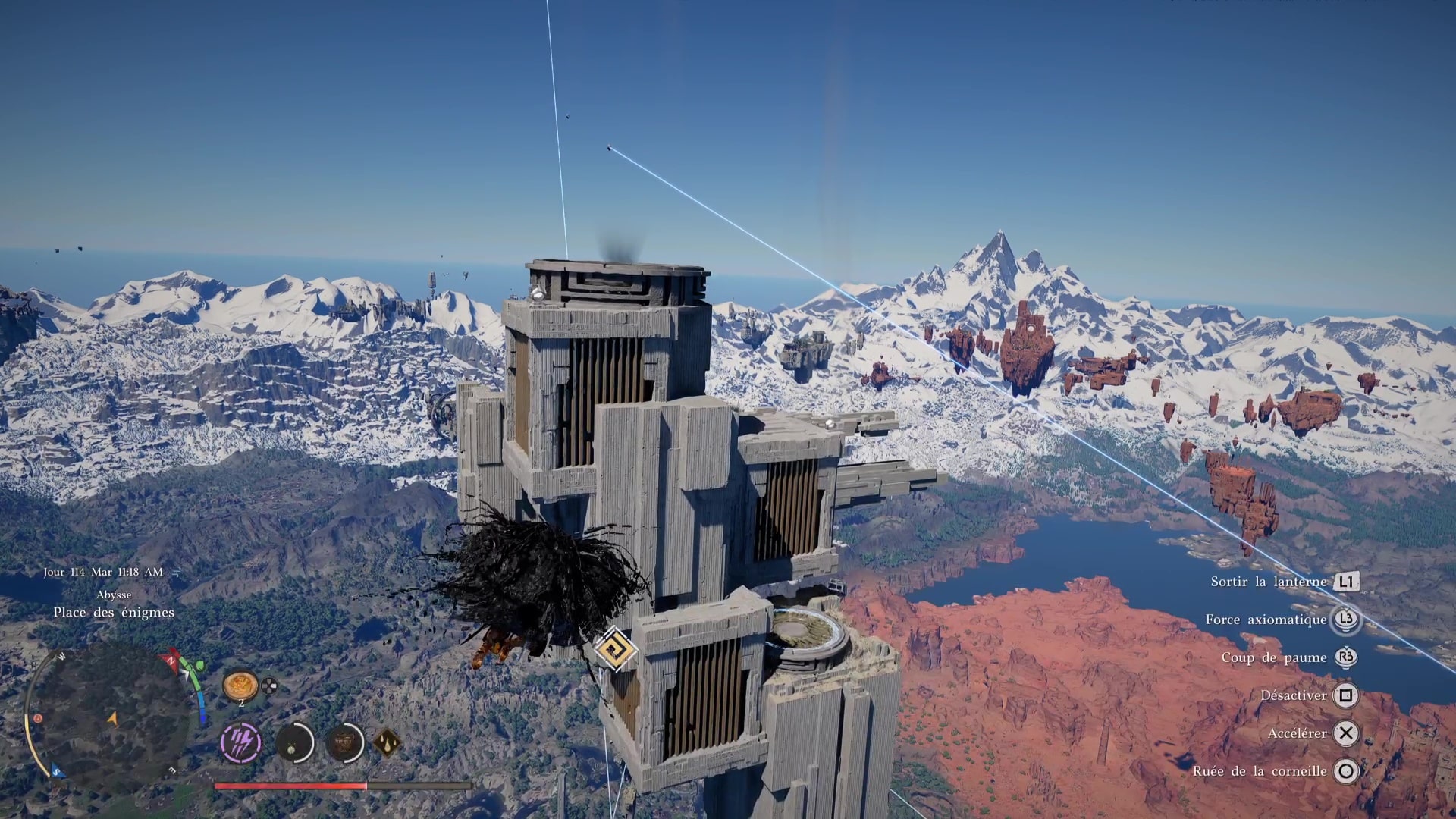Screen dimensions: 1456x819
Task: Click the golden diamond droplets icon
Action: click(388, 743)
